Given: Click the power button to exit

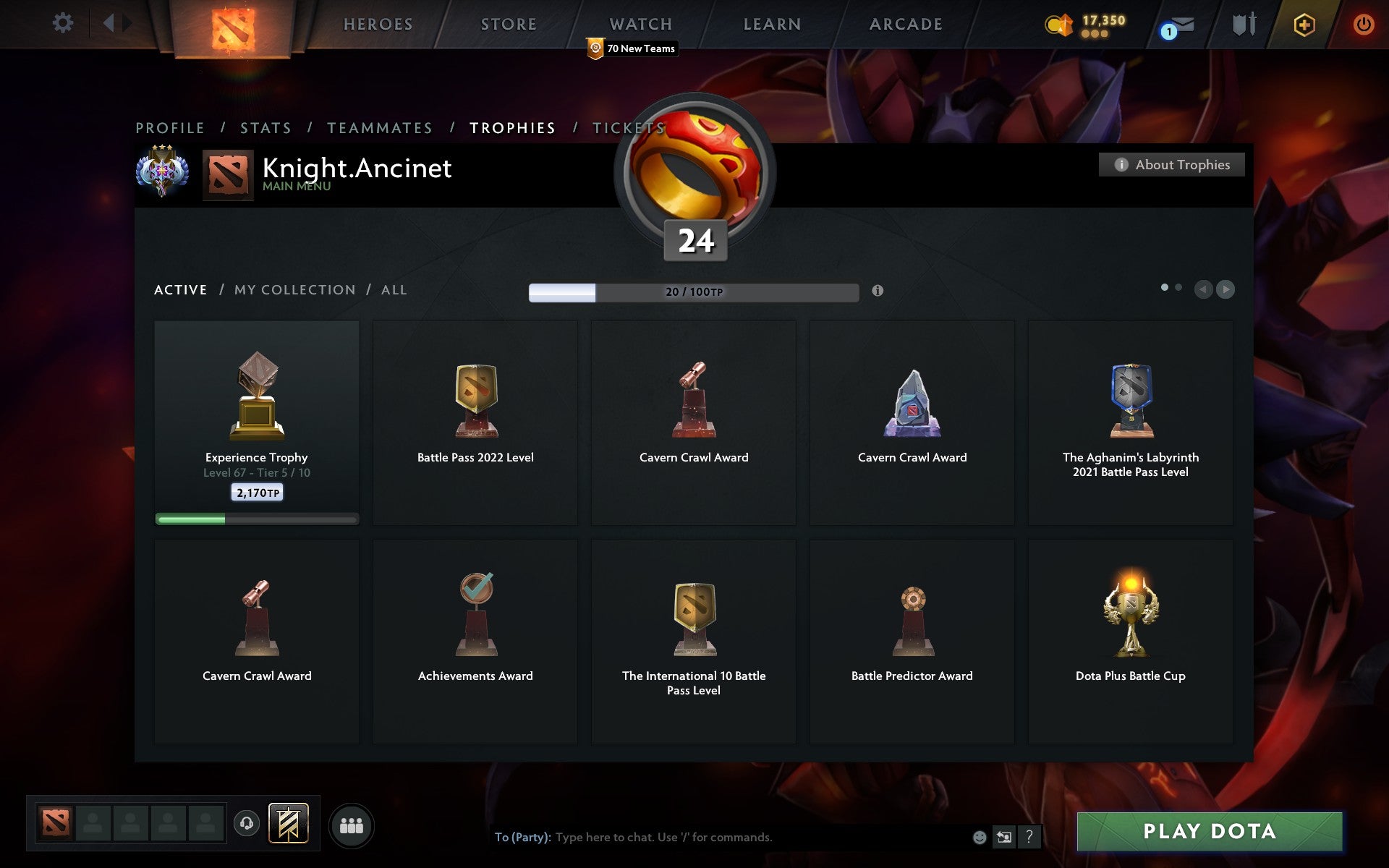Looking at the screenshot, I should point(1363,22).
